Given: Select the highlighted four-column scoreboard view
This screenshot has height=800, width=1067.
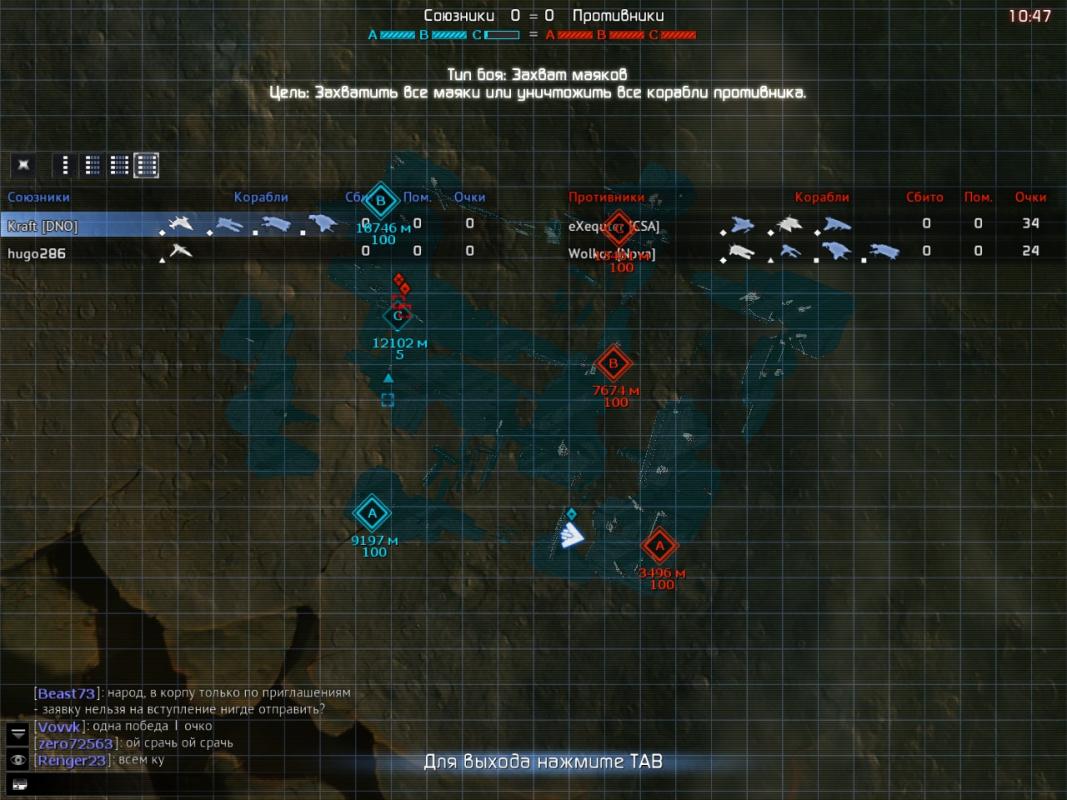Looking at the screenshot, I should coord(147,165).
